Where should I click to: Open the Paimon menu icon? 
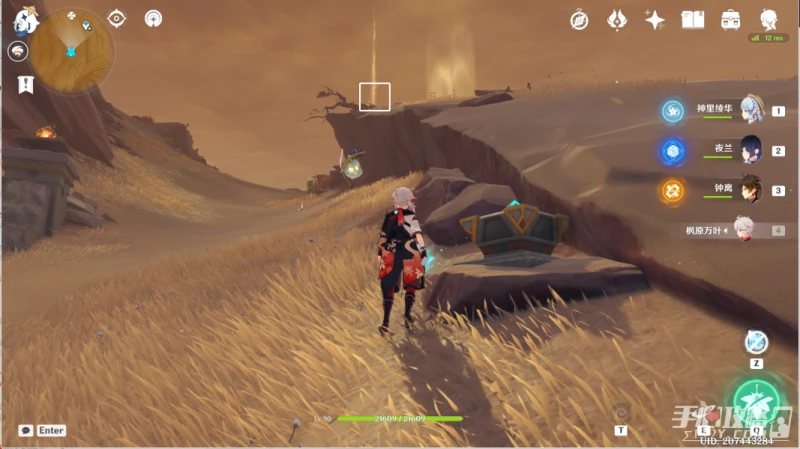(x=24, y=20)
